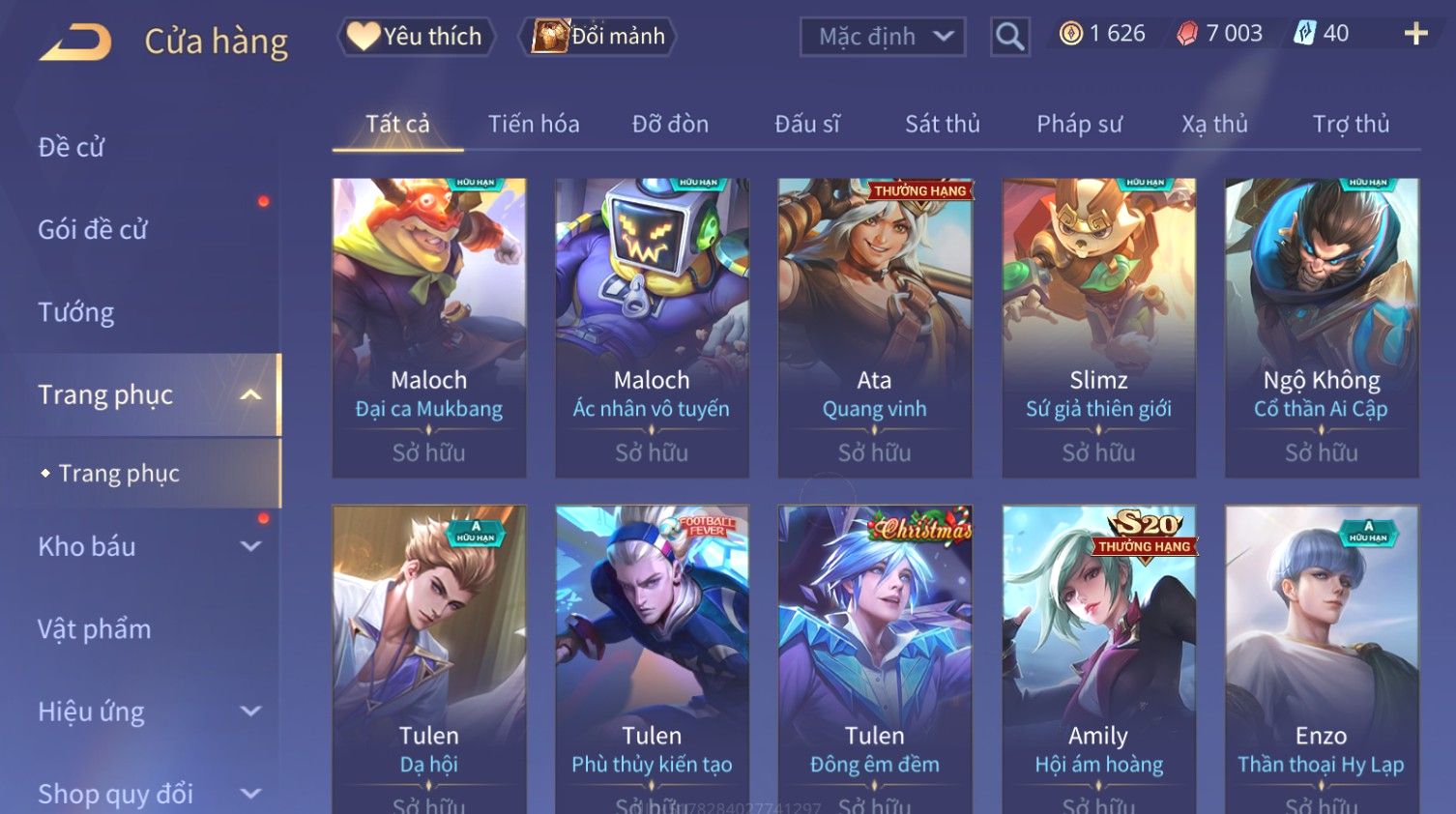
Task: Show the Sát thủ category
Action: (x=943, y=124)
